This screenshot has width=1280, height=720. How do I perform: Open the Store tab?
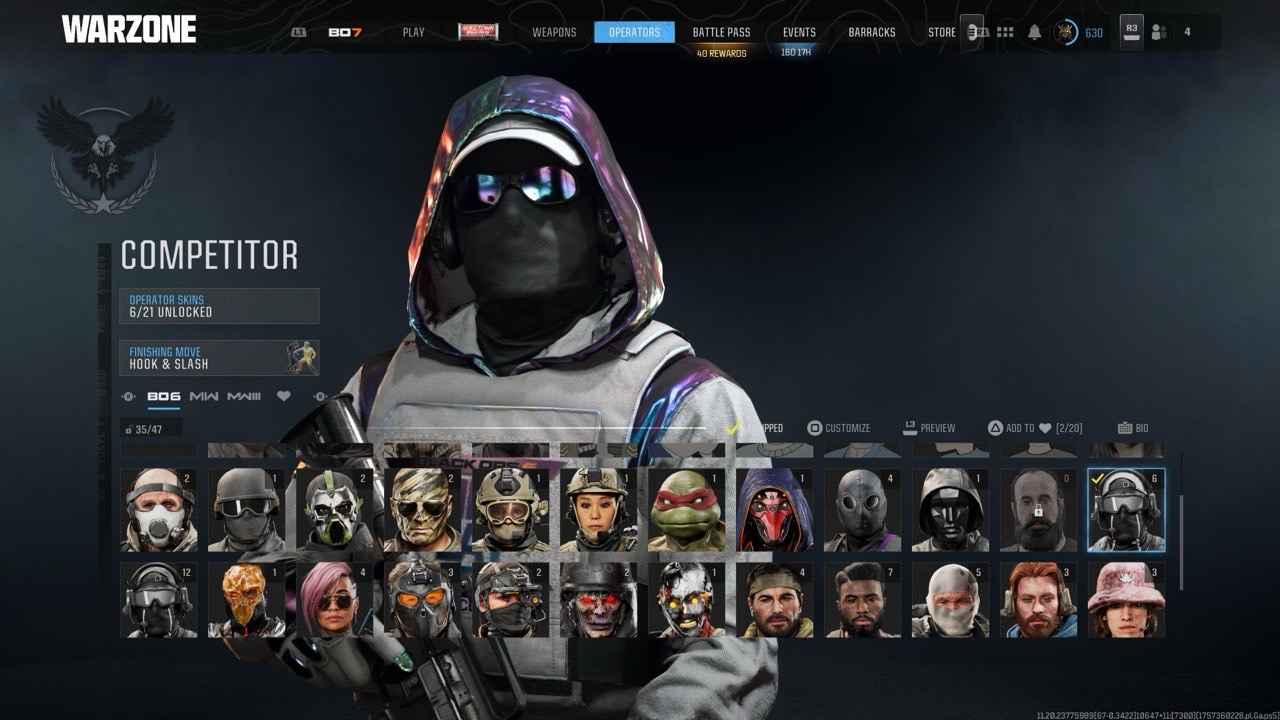point(941,32)
